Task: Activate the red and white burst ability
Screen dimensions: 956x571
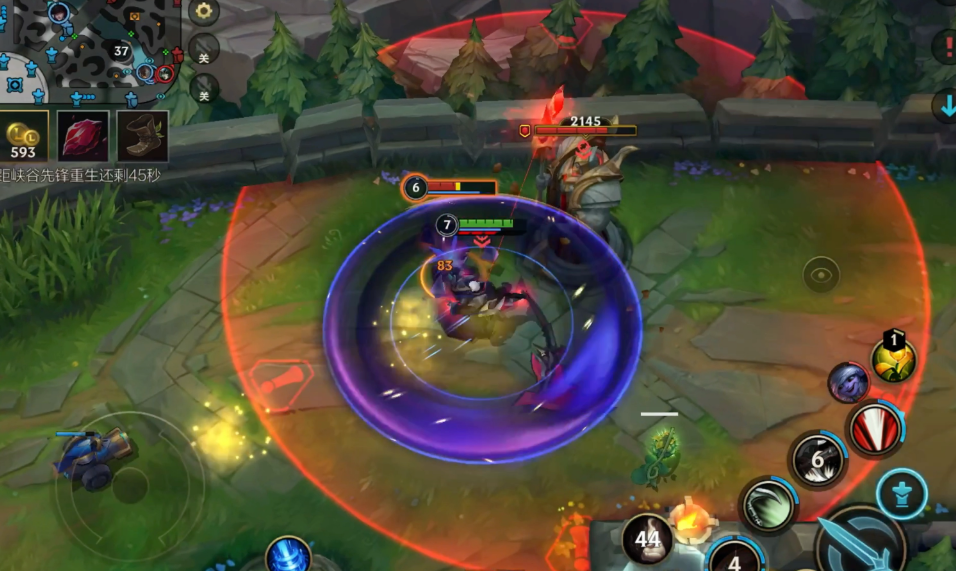Action: pos(876,429)
